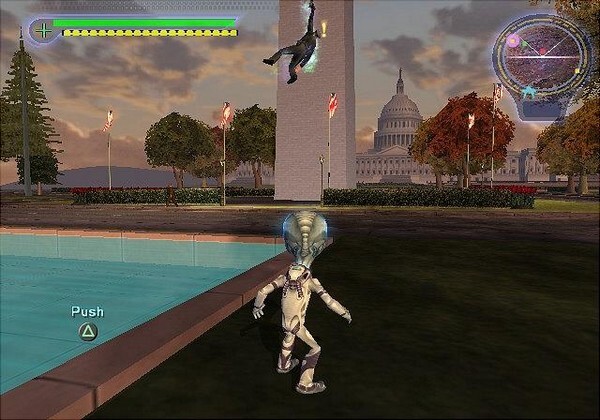
Task: Select the green crosshair icon beside the health bar
Action: click(x=43, y=29)
